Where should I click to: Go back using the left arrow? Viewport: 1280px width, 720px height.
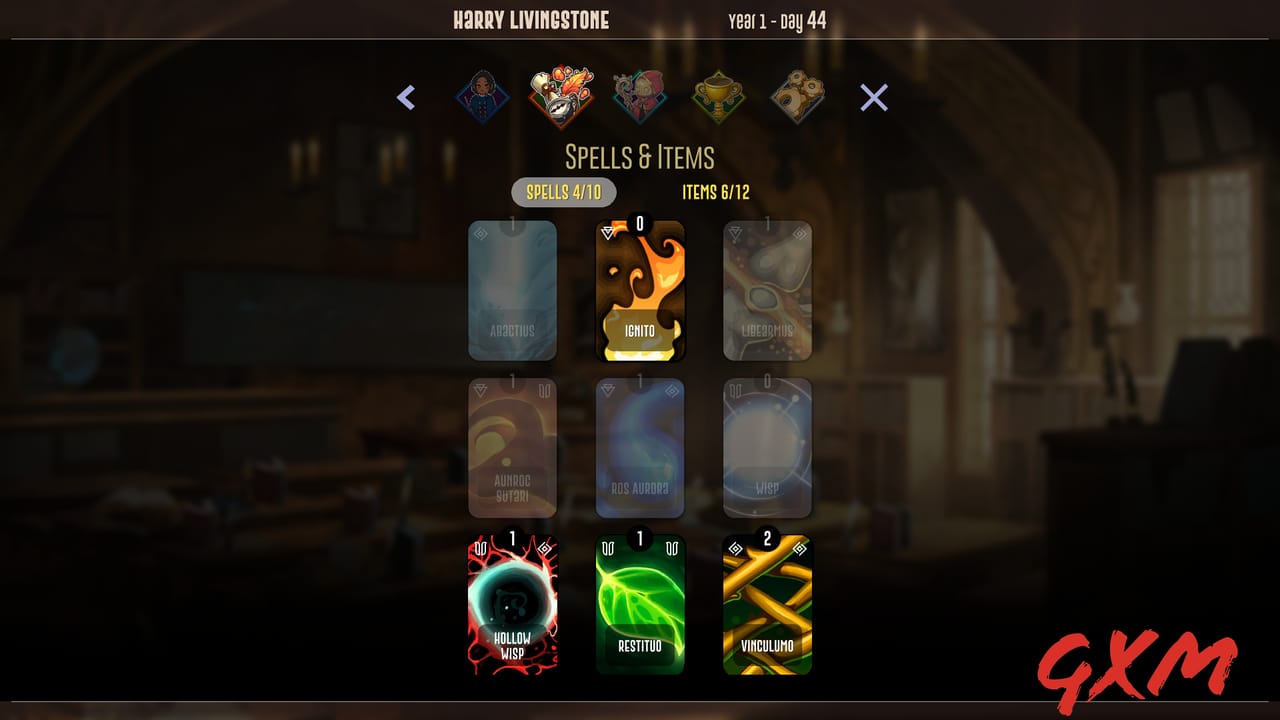coord(406,97)
